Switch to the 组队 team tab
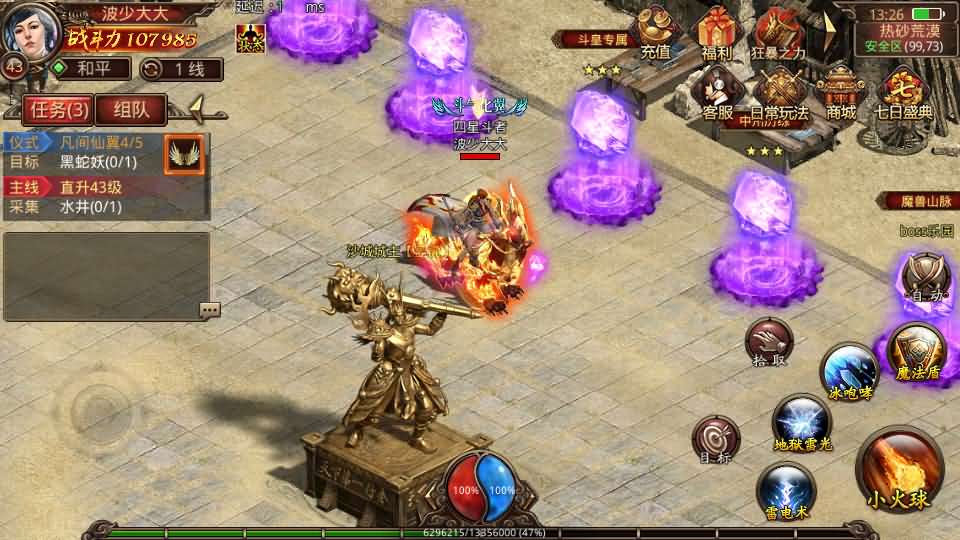 132,109
